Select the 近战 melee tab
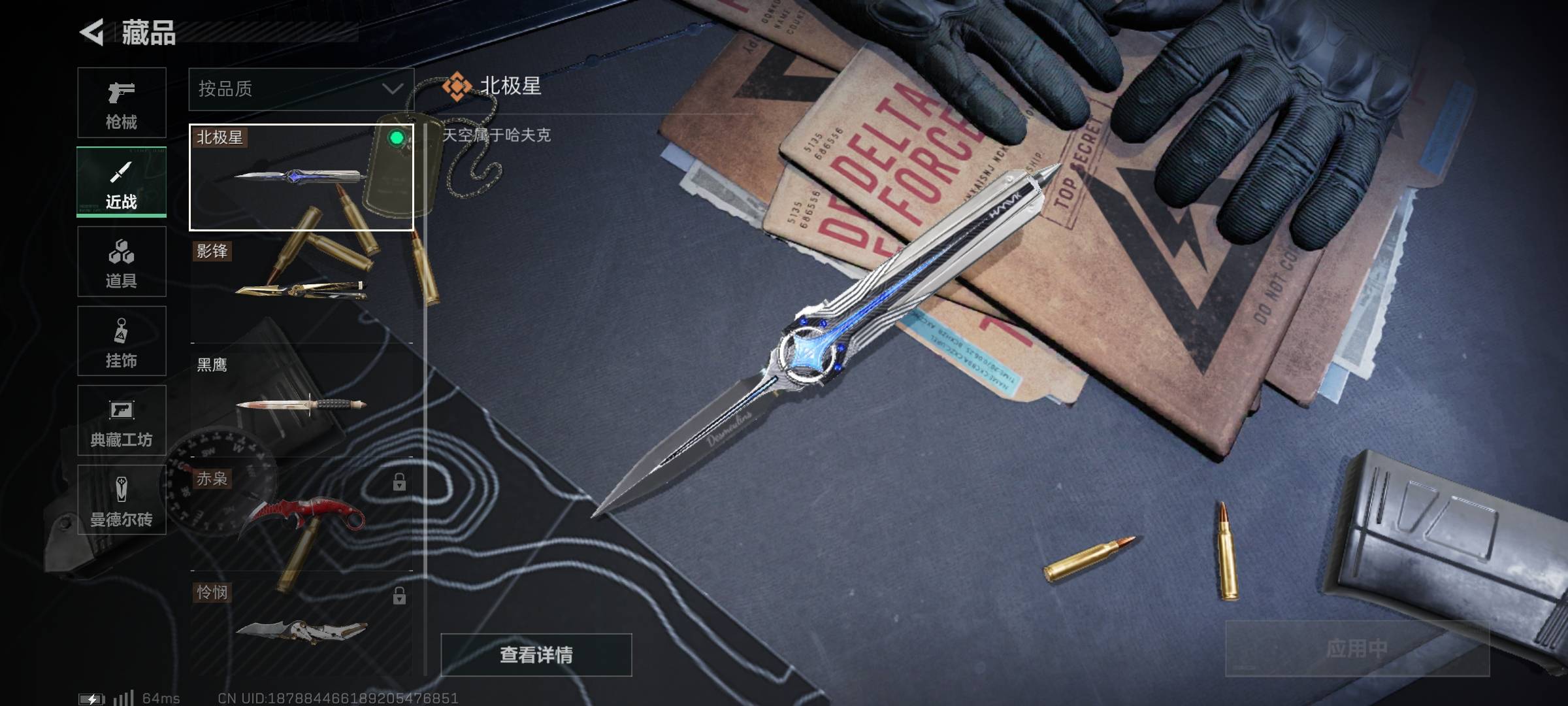Image resolution: width=1568 pixels, height=706 pixels. [x=122, y=182]
